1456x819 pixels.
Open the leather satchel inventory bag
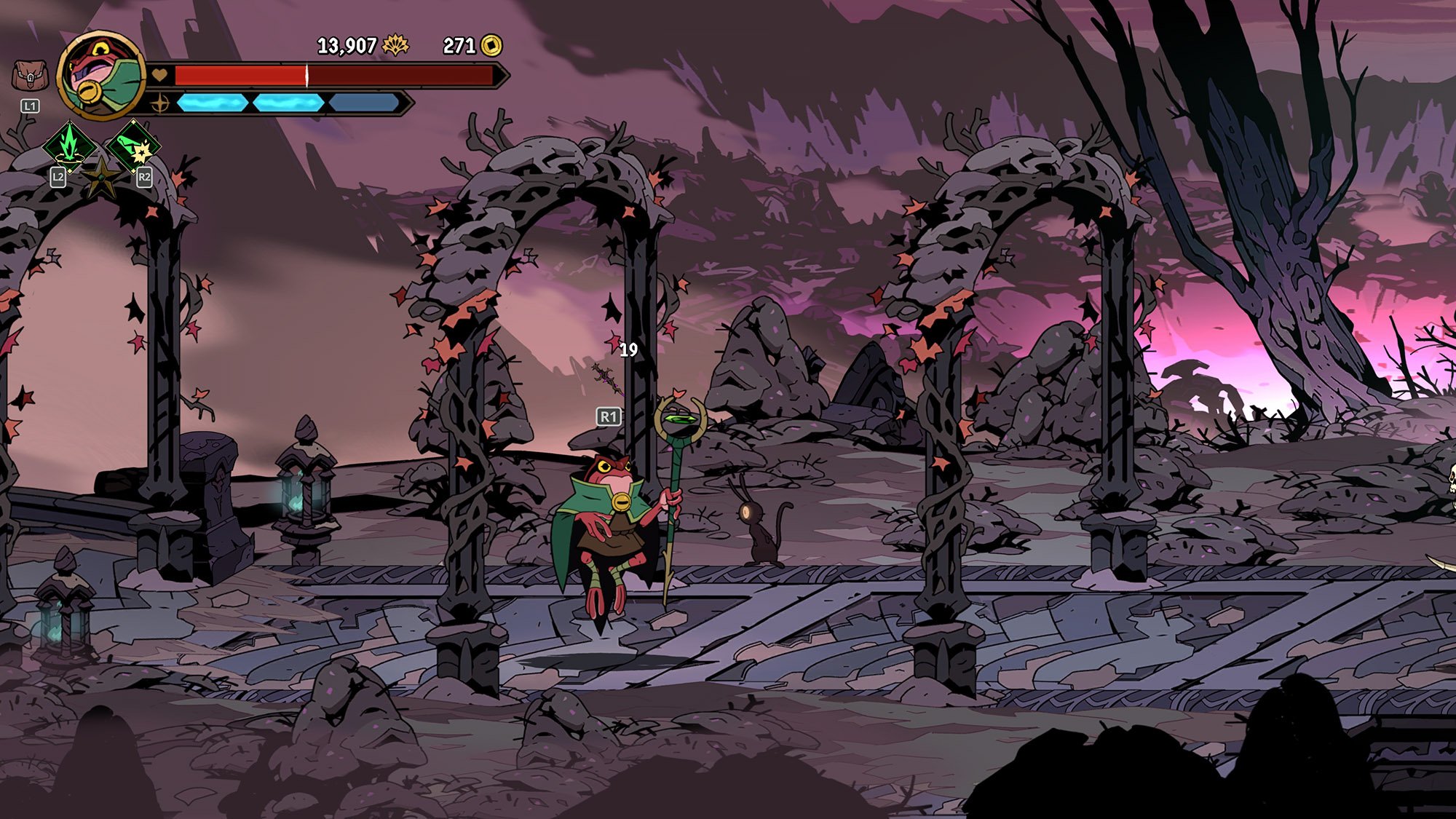coord(30,76)
